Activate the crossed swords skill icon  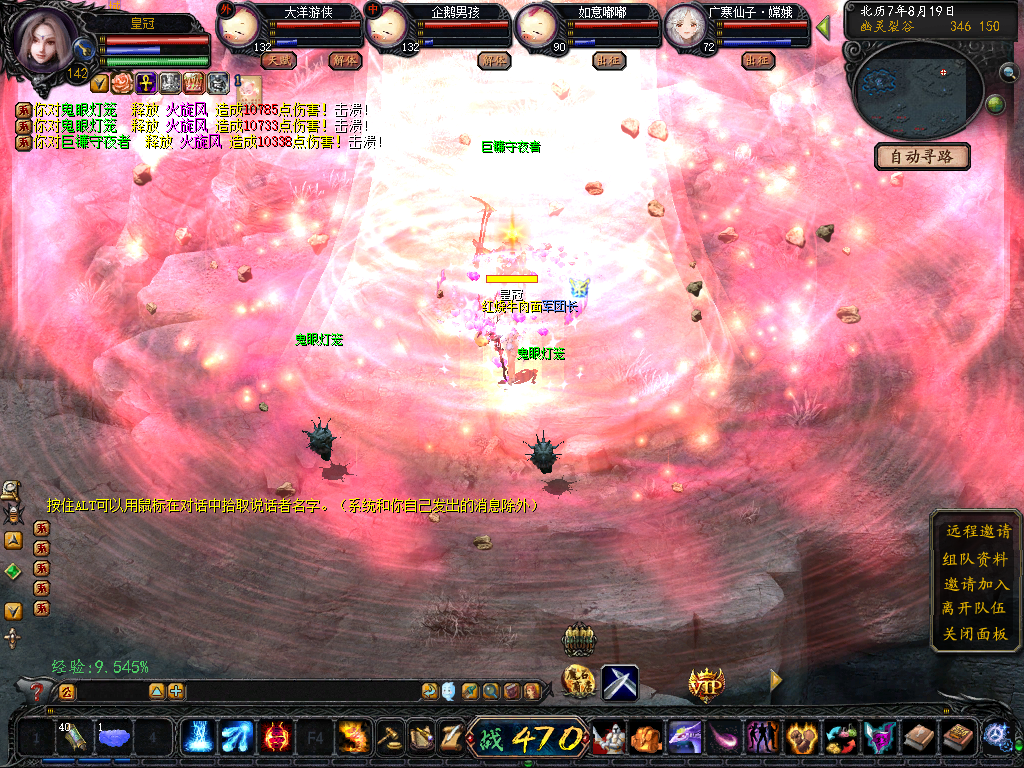tap(620, 683)
